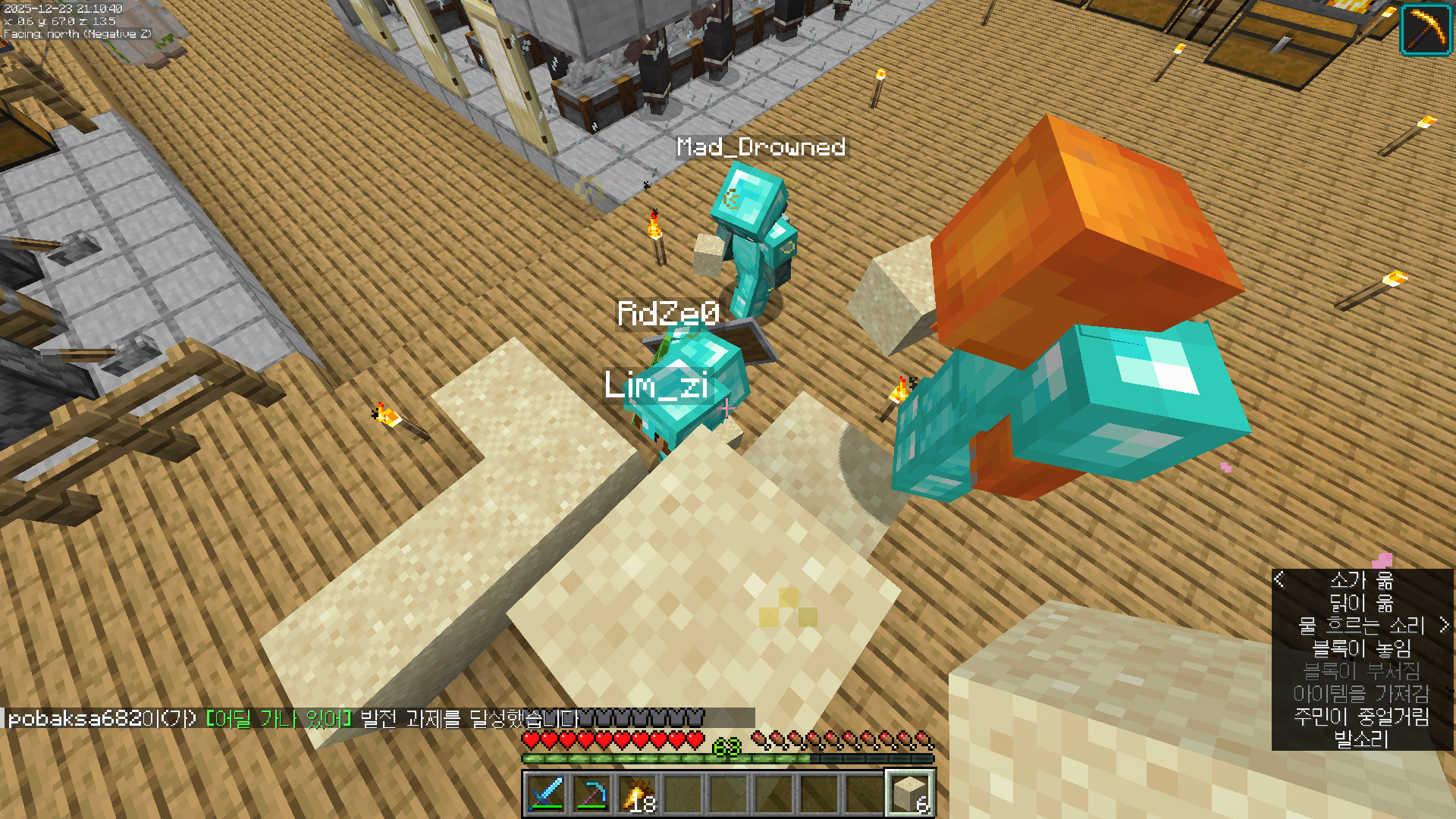Choose the torch stack of 18

(637, 794)
